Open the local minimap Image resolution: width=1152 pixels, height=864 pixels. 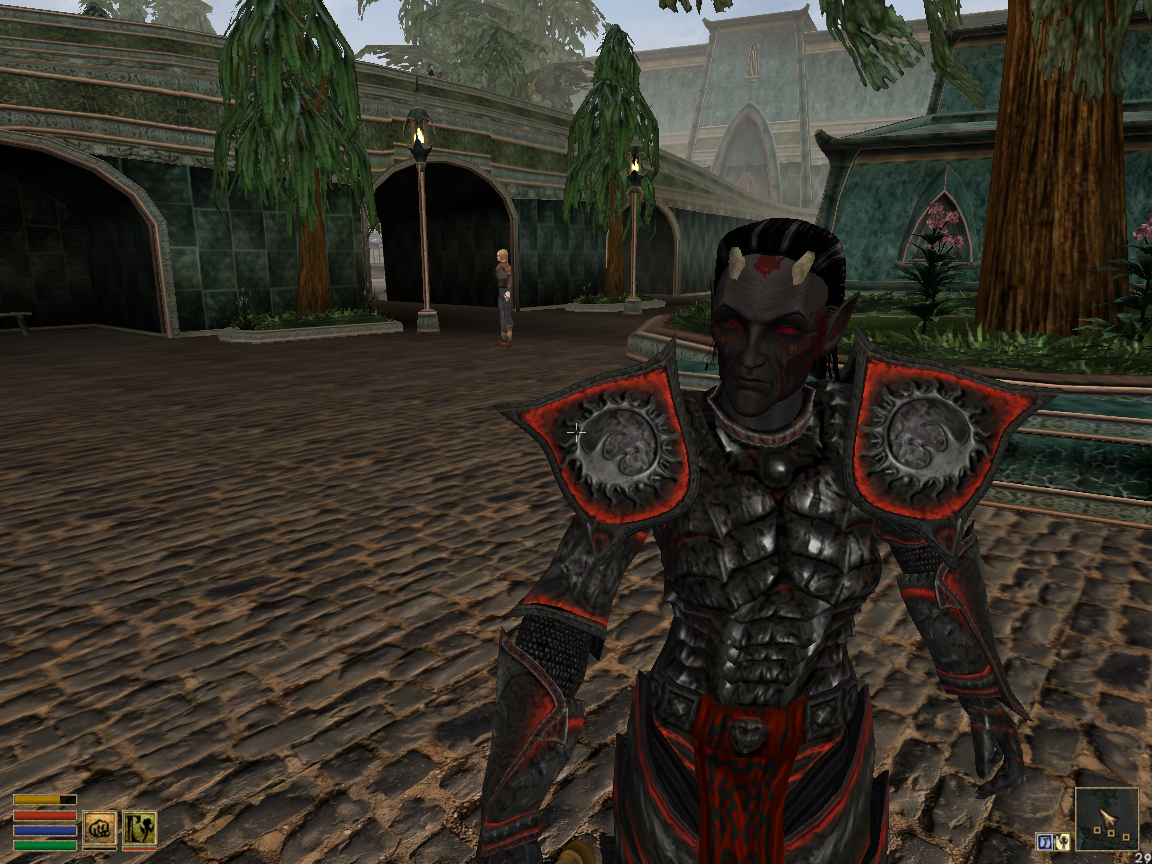click(x=1107, y=819)
